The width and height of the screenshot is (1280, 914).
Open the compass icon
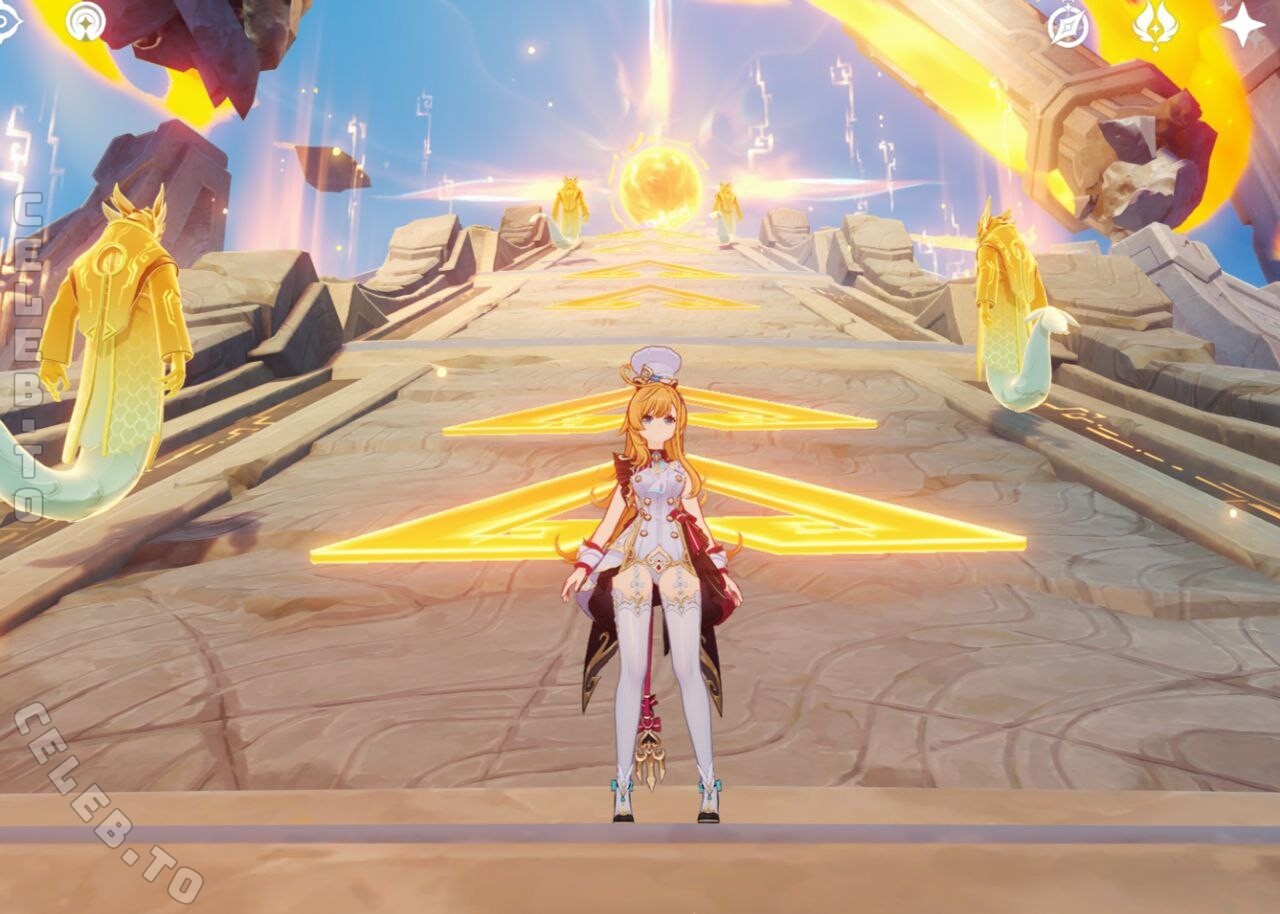1068,26
